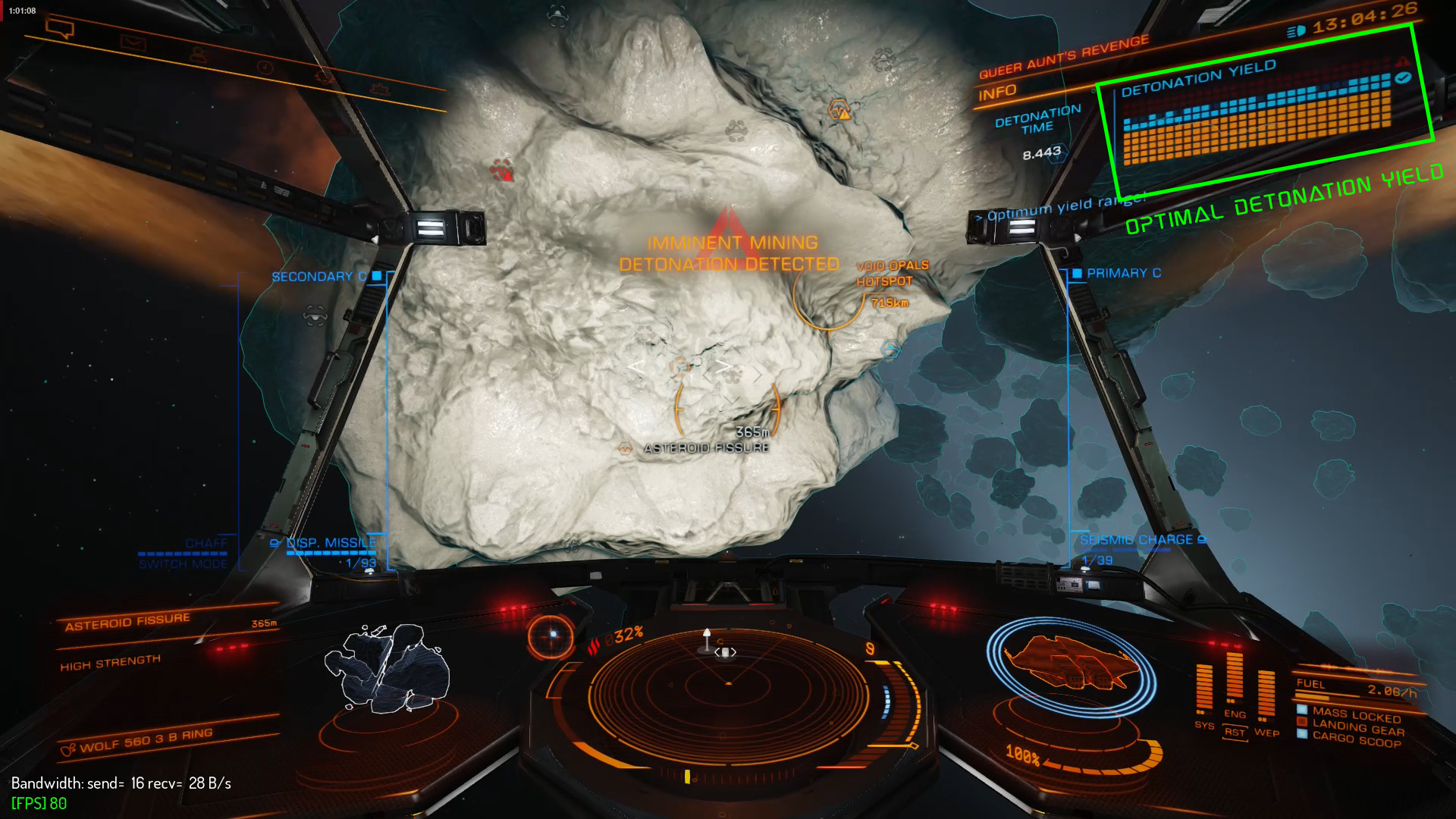The image size is (1456, 819).
Task: Select the friends silhouette icon
Action: 198,55
